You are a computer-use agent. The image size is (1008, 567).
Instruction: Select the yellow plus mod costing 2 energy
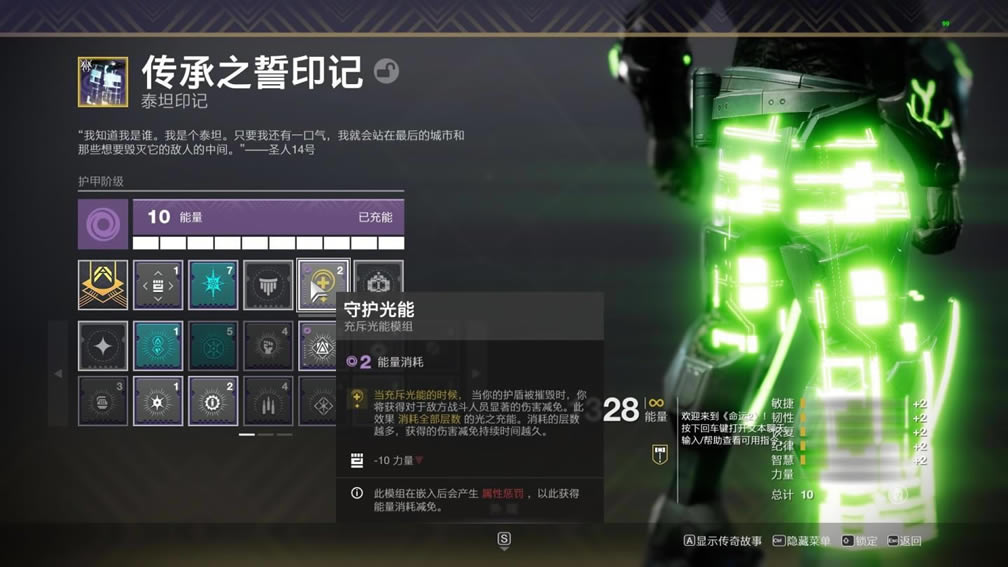click(322, 285)
